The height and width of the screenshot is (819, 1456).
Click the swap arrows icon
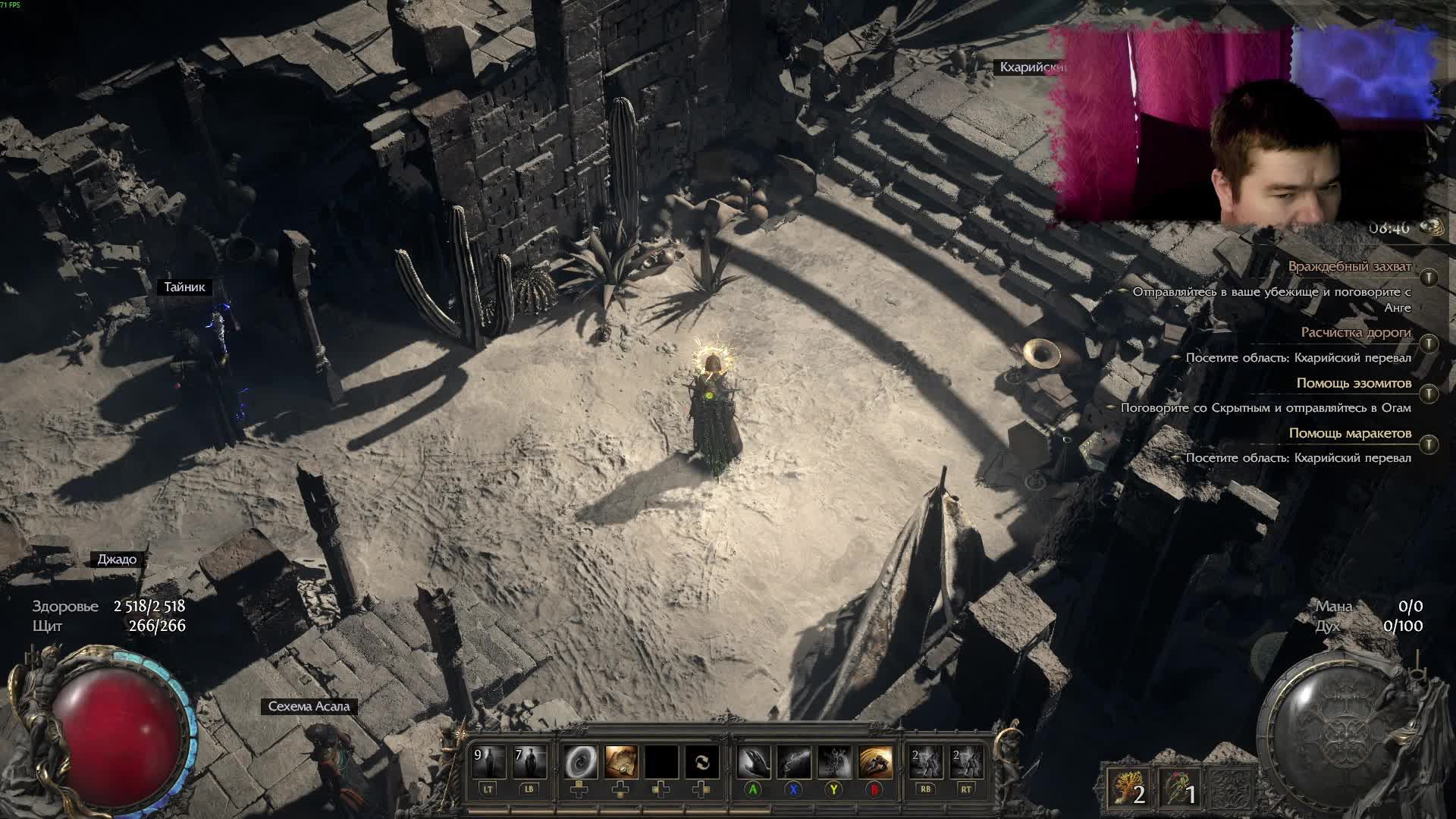pyautogui.click(x=702, y=762)
